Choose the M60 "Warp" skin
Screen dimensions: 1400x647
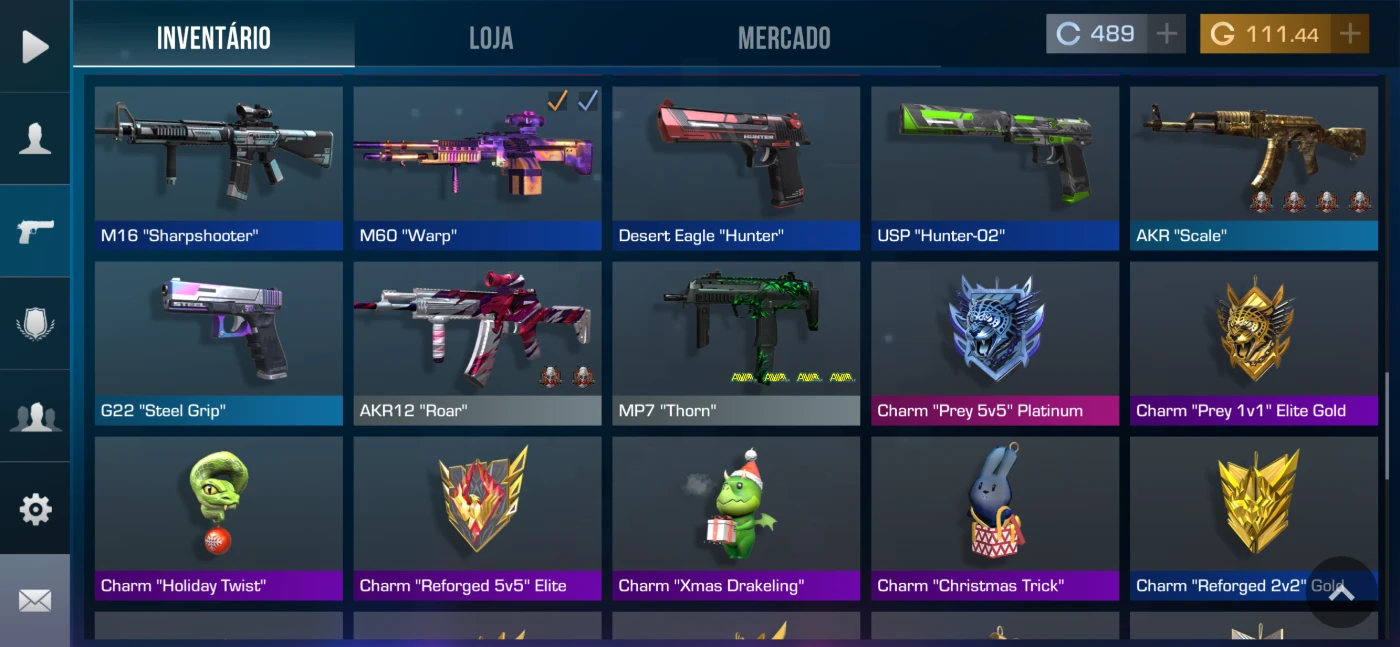477,167
